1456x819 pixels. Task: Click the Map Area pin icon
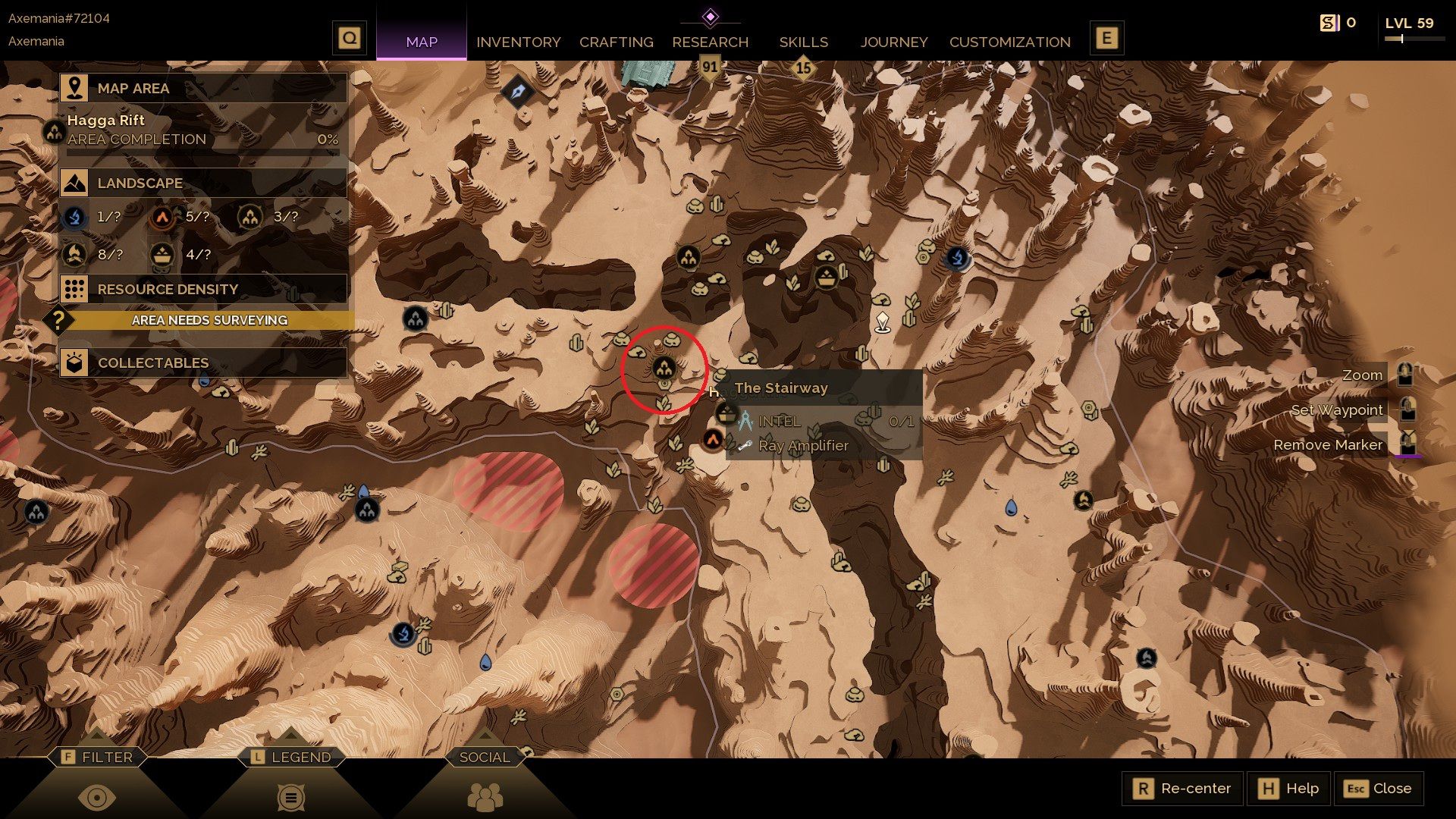coord(74,88)
